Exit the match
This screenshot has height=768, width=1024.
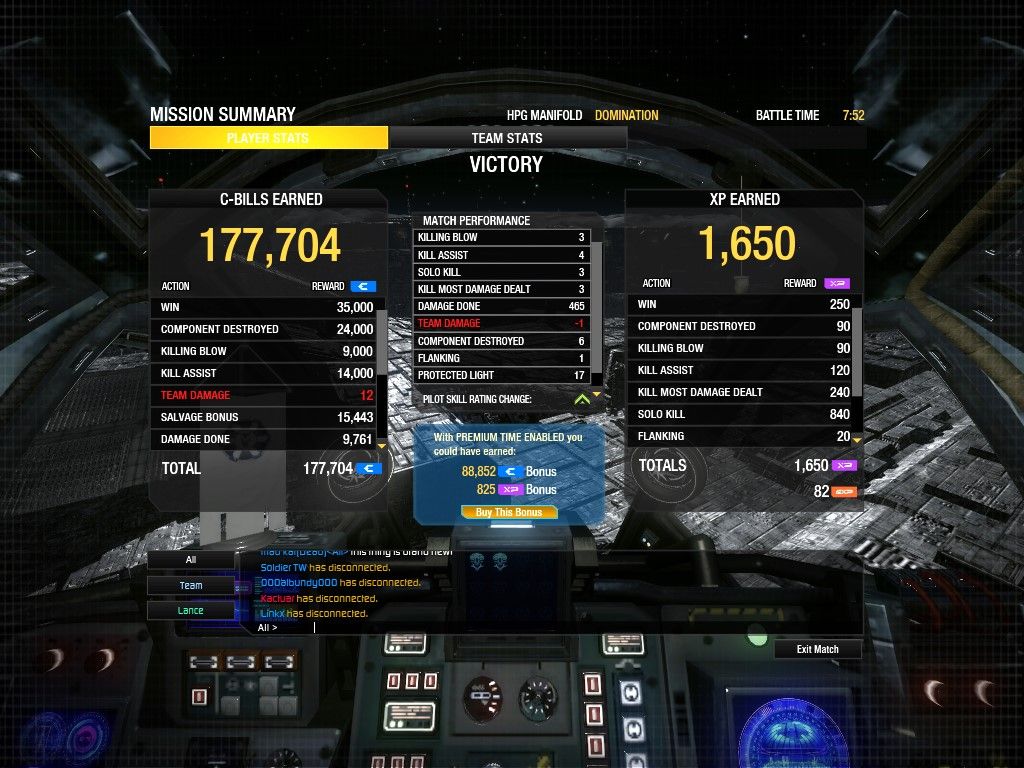tap(817, 649)
